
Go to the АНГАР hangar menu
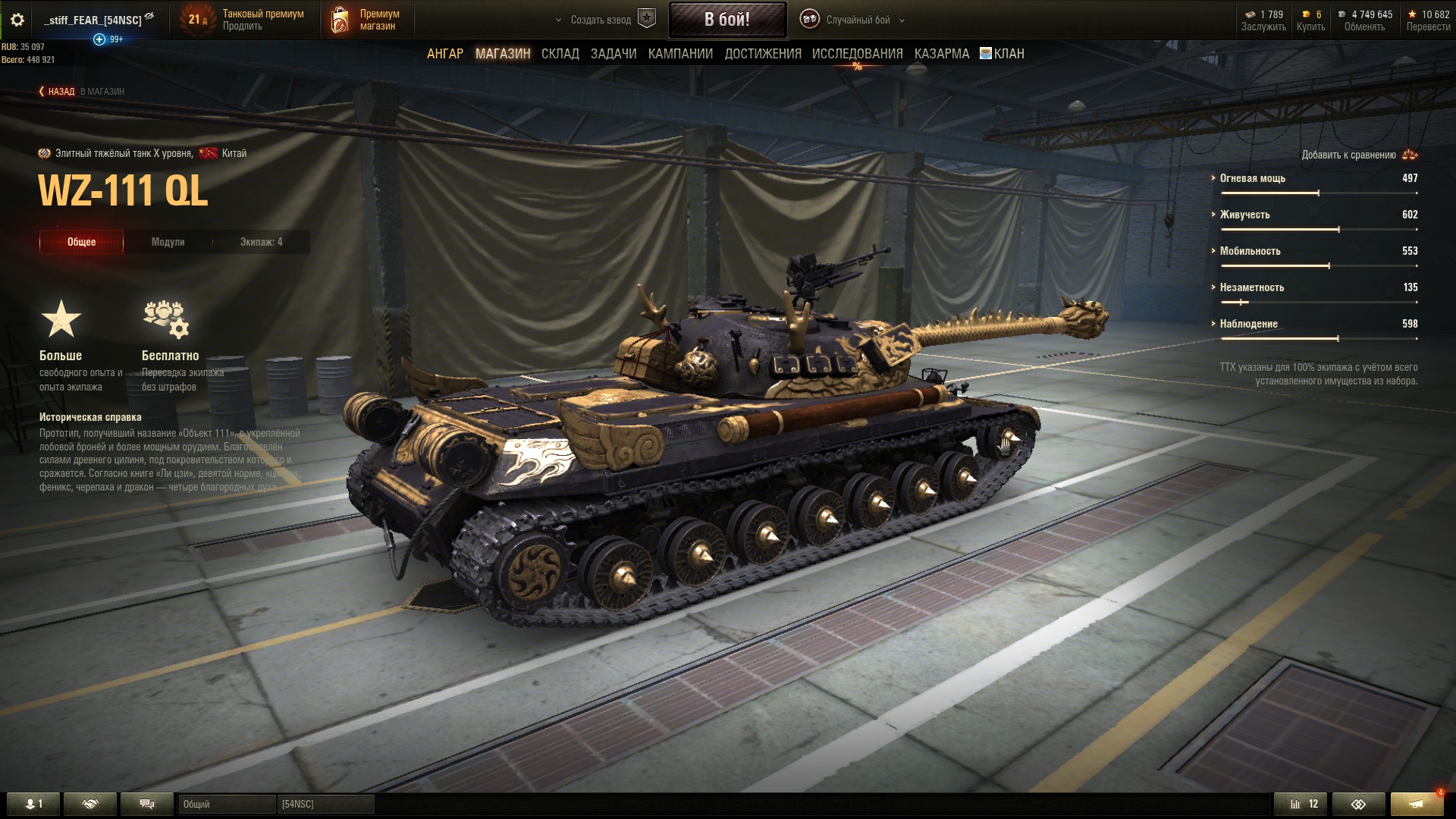445,54
